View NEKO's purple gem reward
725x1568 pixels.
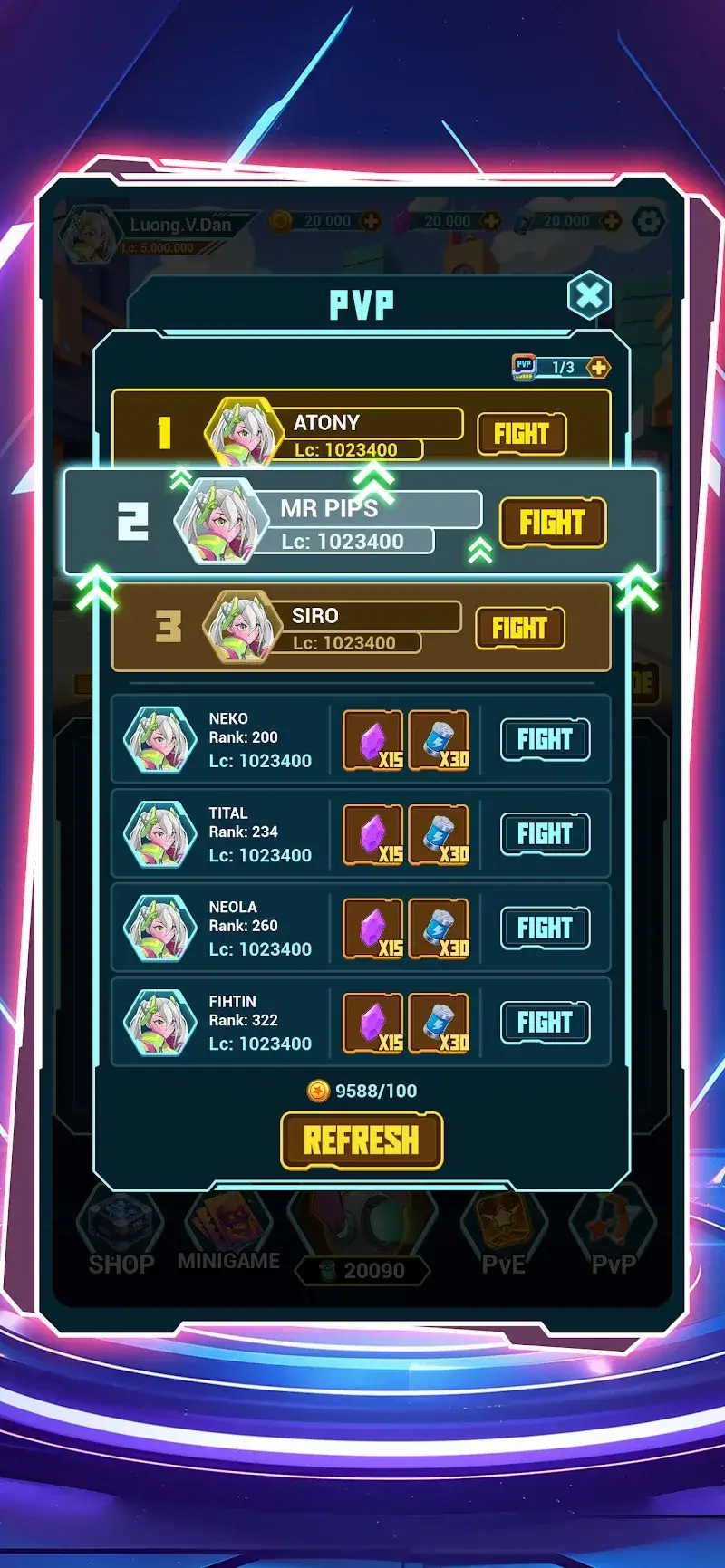[x=373, y=741]
